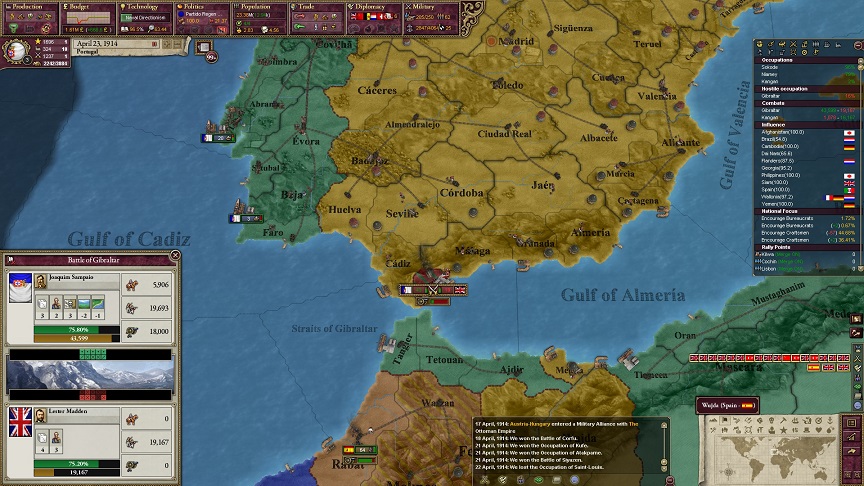Open the Production tab
Screen dimensions: 864x486
[x=29, y=8]
